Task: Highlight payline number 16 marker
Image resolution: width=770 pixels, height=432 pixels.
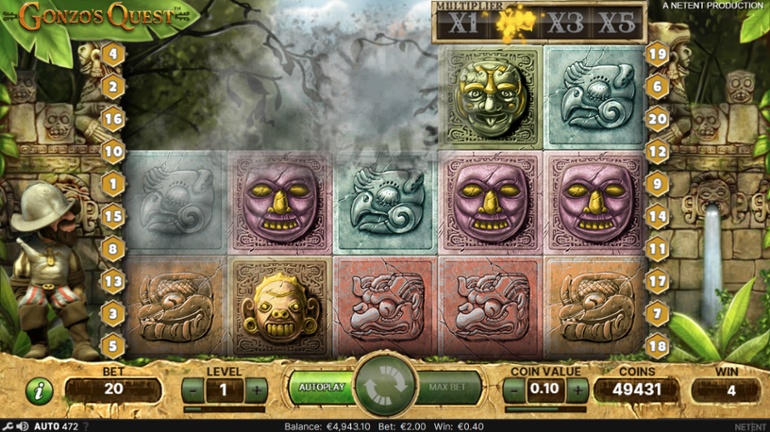Action: click(x=113, y=119)
